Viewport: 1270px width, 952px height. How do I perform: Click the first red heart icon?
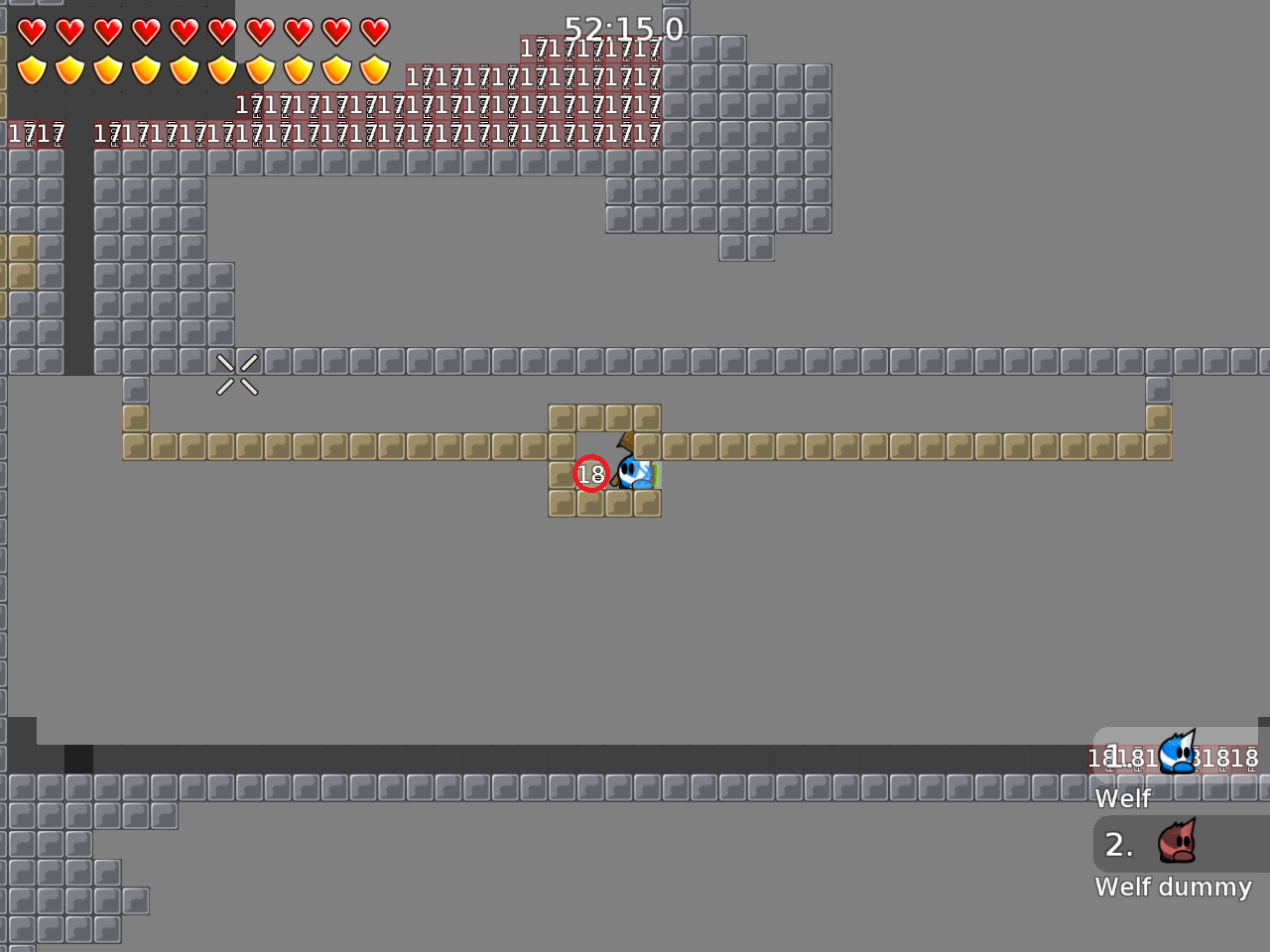pos(30,30)
